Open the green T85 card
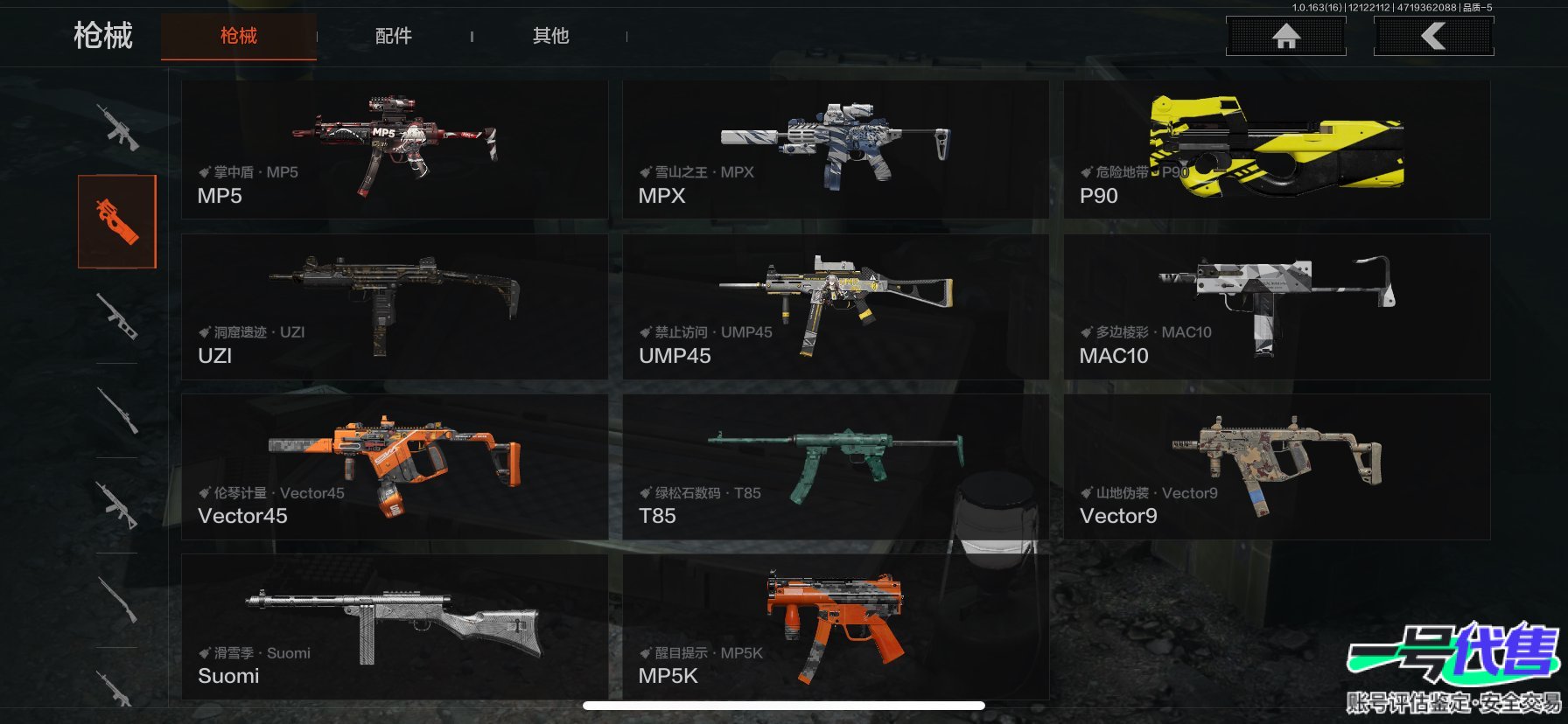Screen dimensions: 1568x724 (835, 466)
